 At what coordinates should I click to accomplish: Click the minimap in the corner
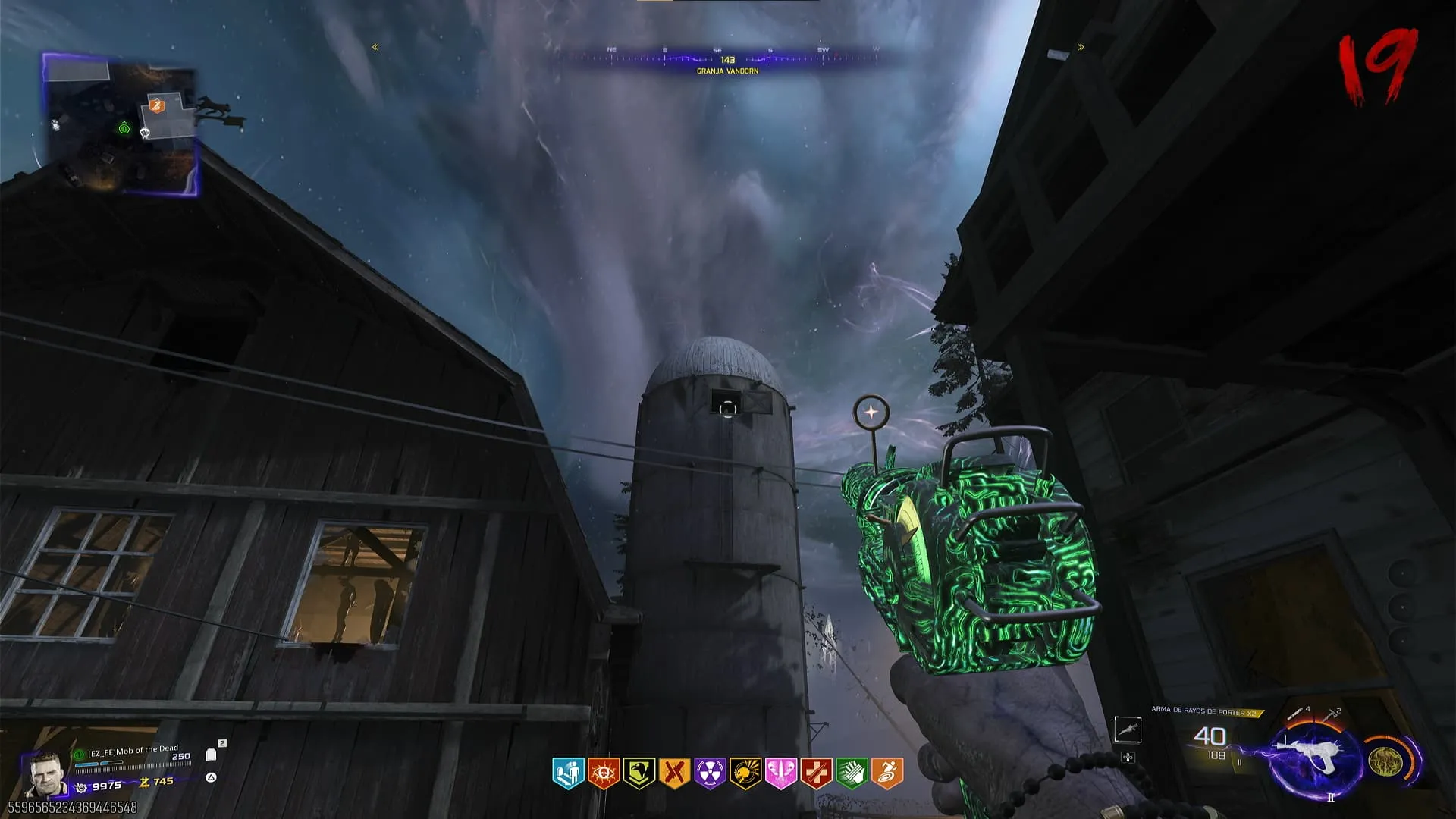(x=121, y=125)
